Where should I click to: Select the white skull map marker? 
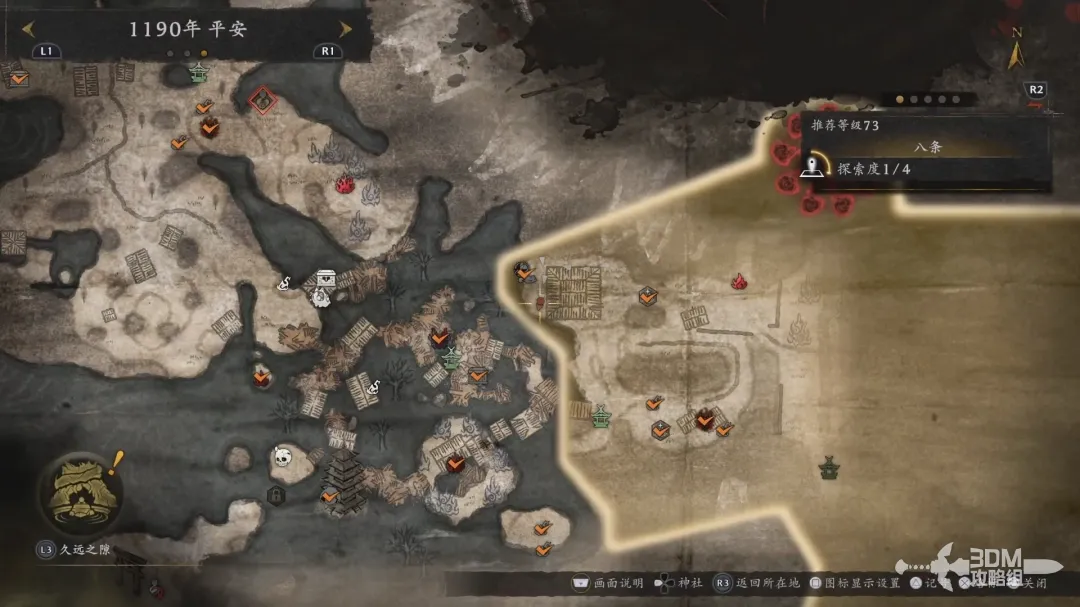[283, 458]
